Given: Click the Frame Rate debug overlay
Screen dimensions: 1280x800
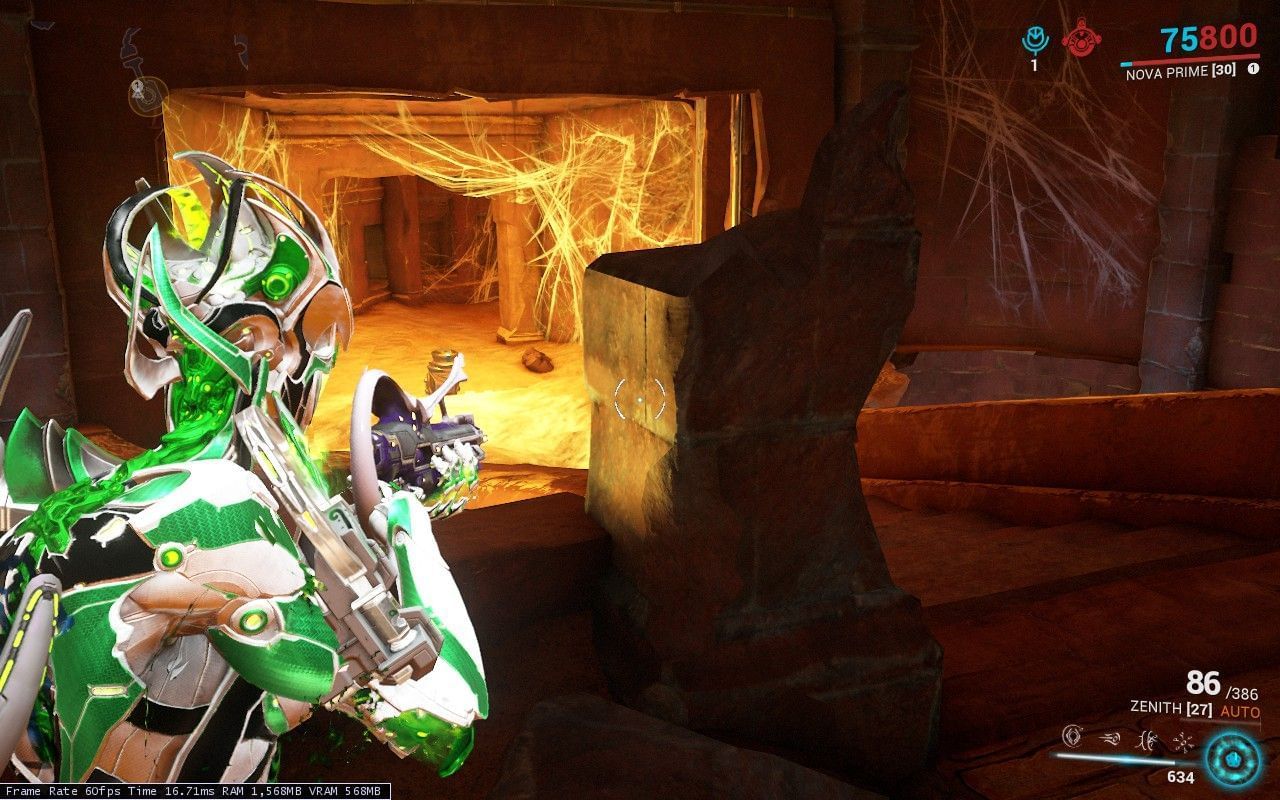Looking at the screenshot, I should tap(190, 789).
